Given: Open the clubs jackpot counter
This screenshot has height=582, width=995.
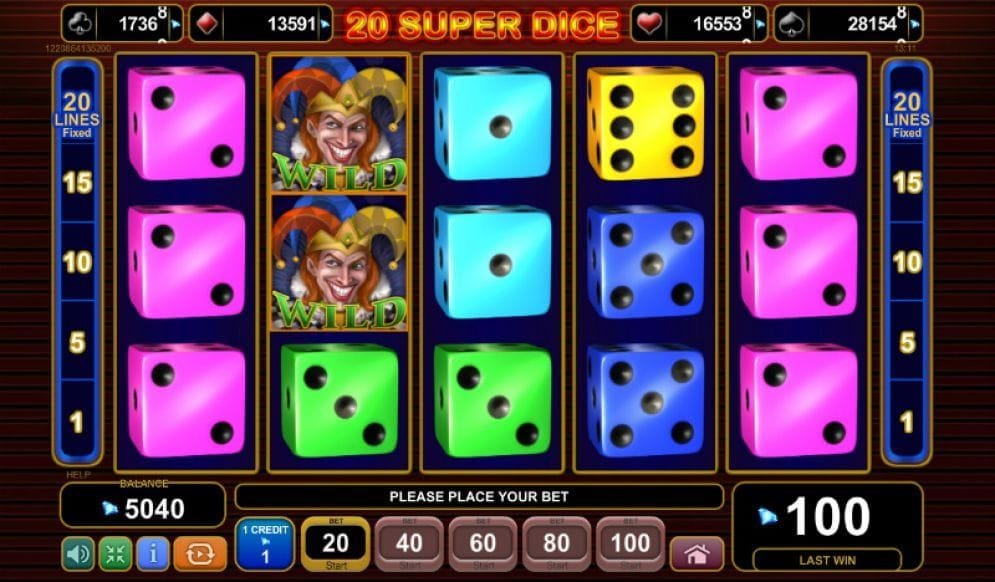Looking at the screenshot, I should tap(122, 24).
